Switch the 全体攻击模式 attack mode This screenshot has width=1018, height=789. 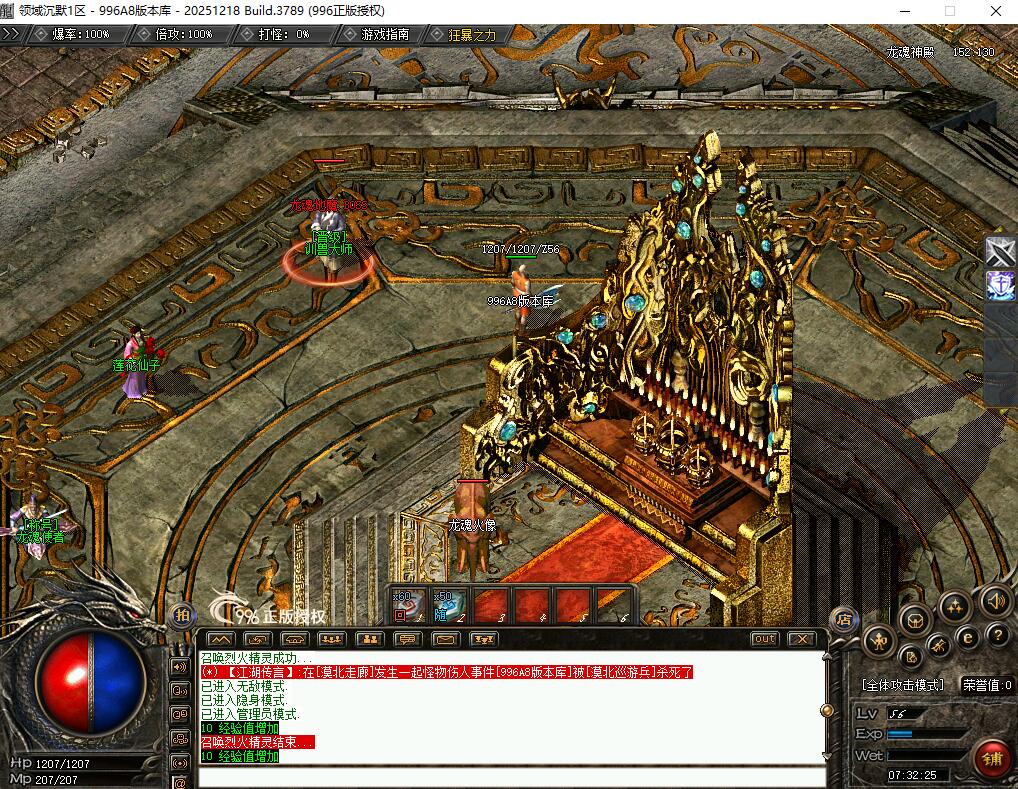pos(902,685)
